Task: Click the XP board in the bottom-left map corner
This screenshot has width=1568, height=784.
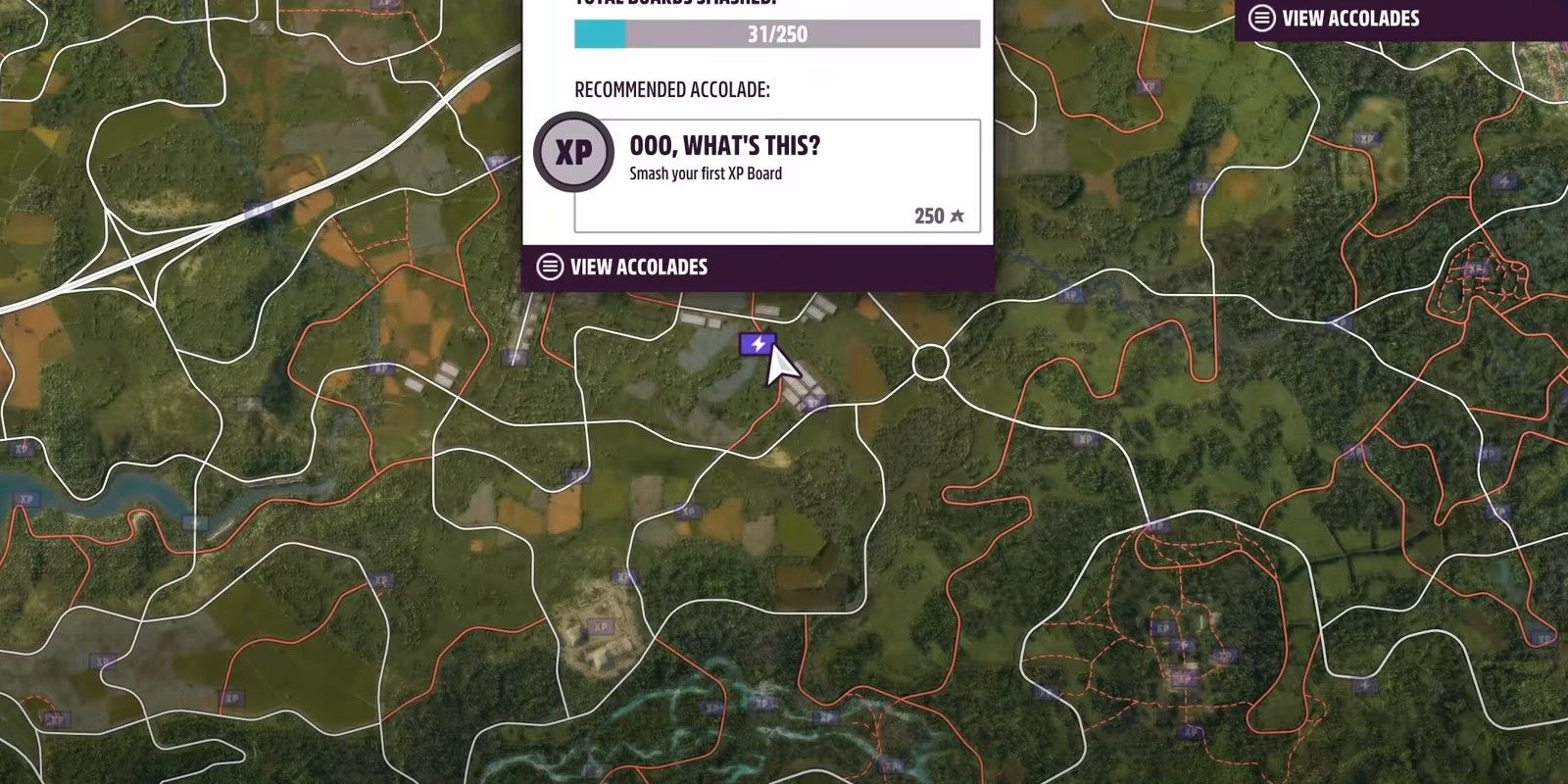Action: 58,717
